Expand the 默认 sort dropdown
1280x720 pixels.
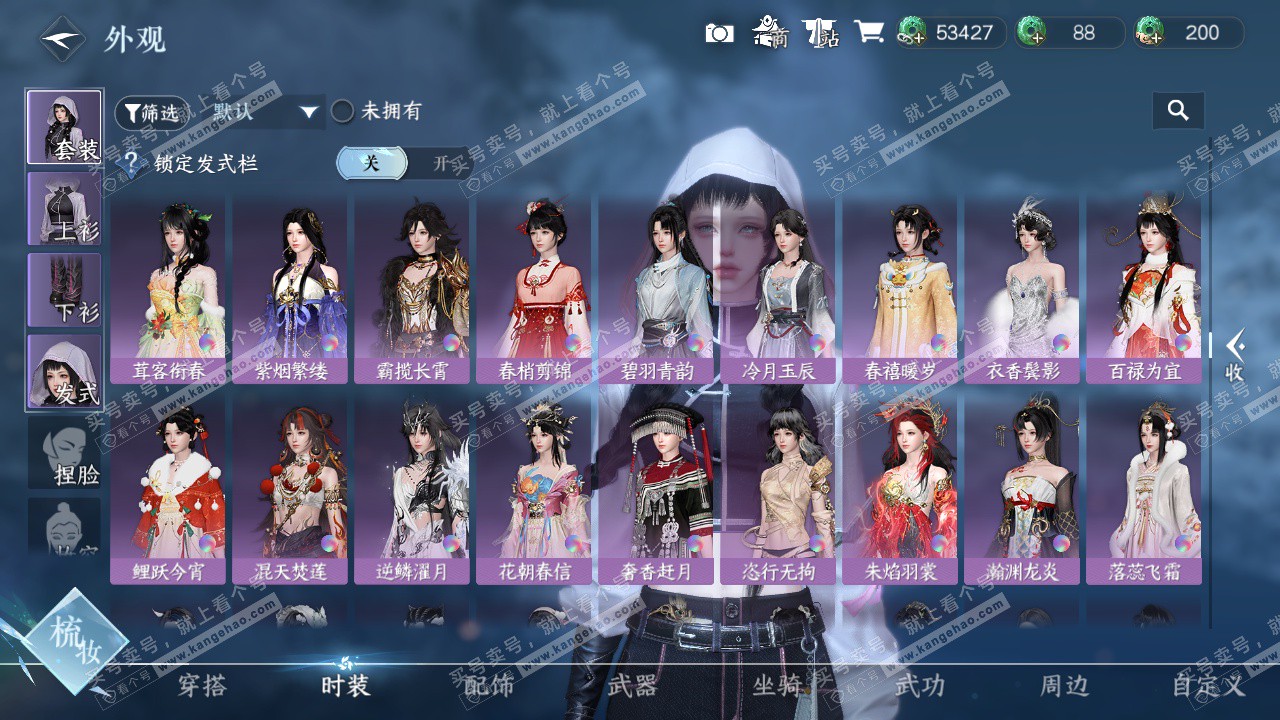(266, 112)
